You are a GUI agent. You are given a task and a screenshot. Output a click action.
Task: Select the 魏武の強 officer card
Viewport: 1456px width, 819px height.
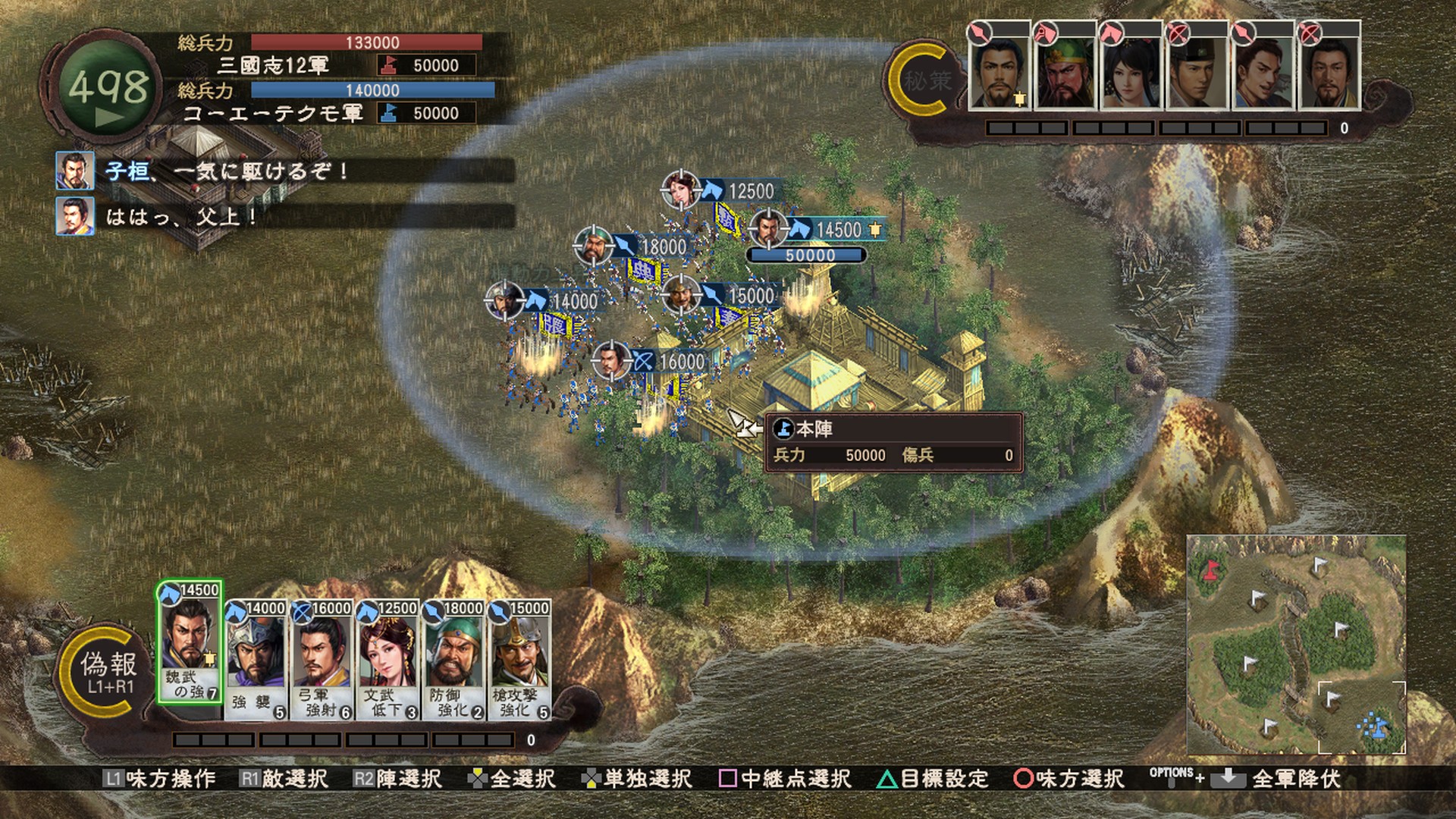point(190,643)
